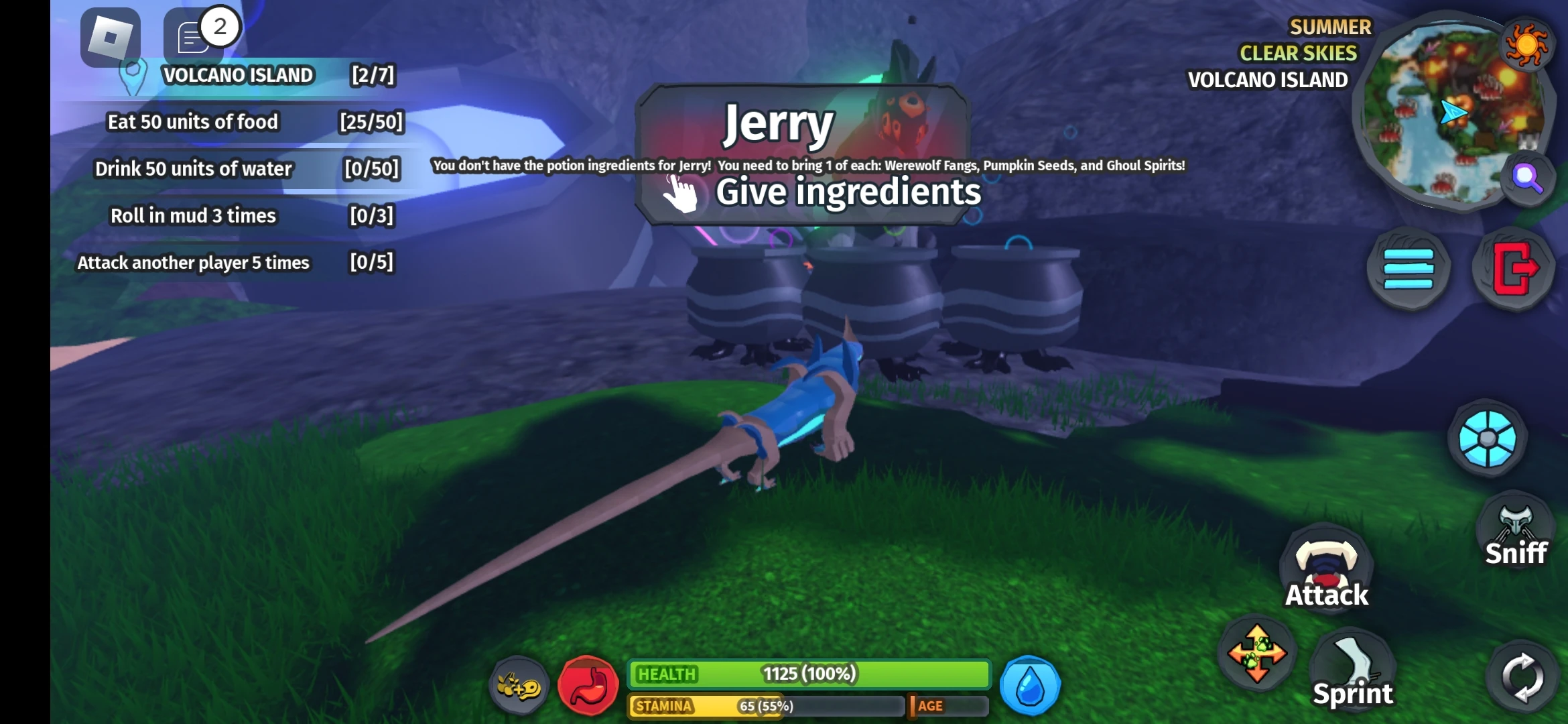The image size is (1568, 724).
Task: Activate the Sniff ability icon
Action: click(x=1516, y=530)
